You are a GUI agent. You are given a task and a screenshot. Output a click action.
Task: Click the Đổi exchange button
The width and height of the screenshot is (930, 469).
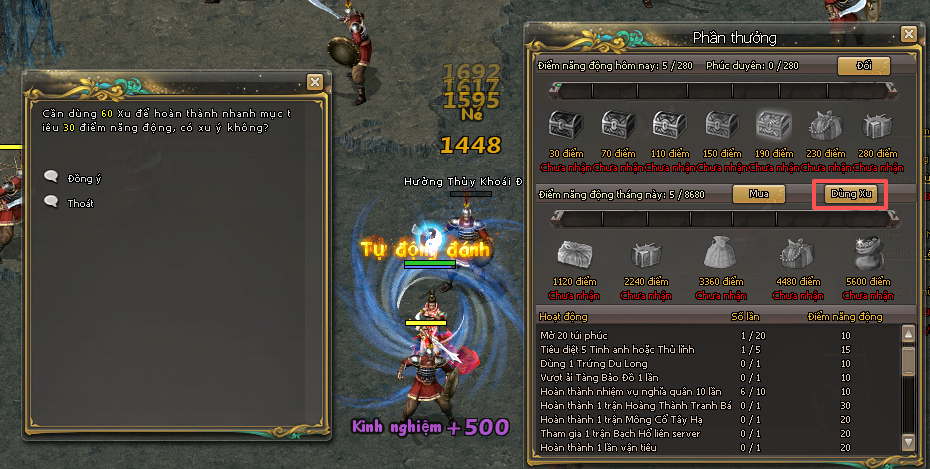click(864, 66)
